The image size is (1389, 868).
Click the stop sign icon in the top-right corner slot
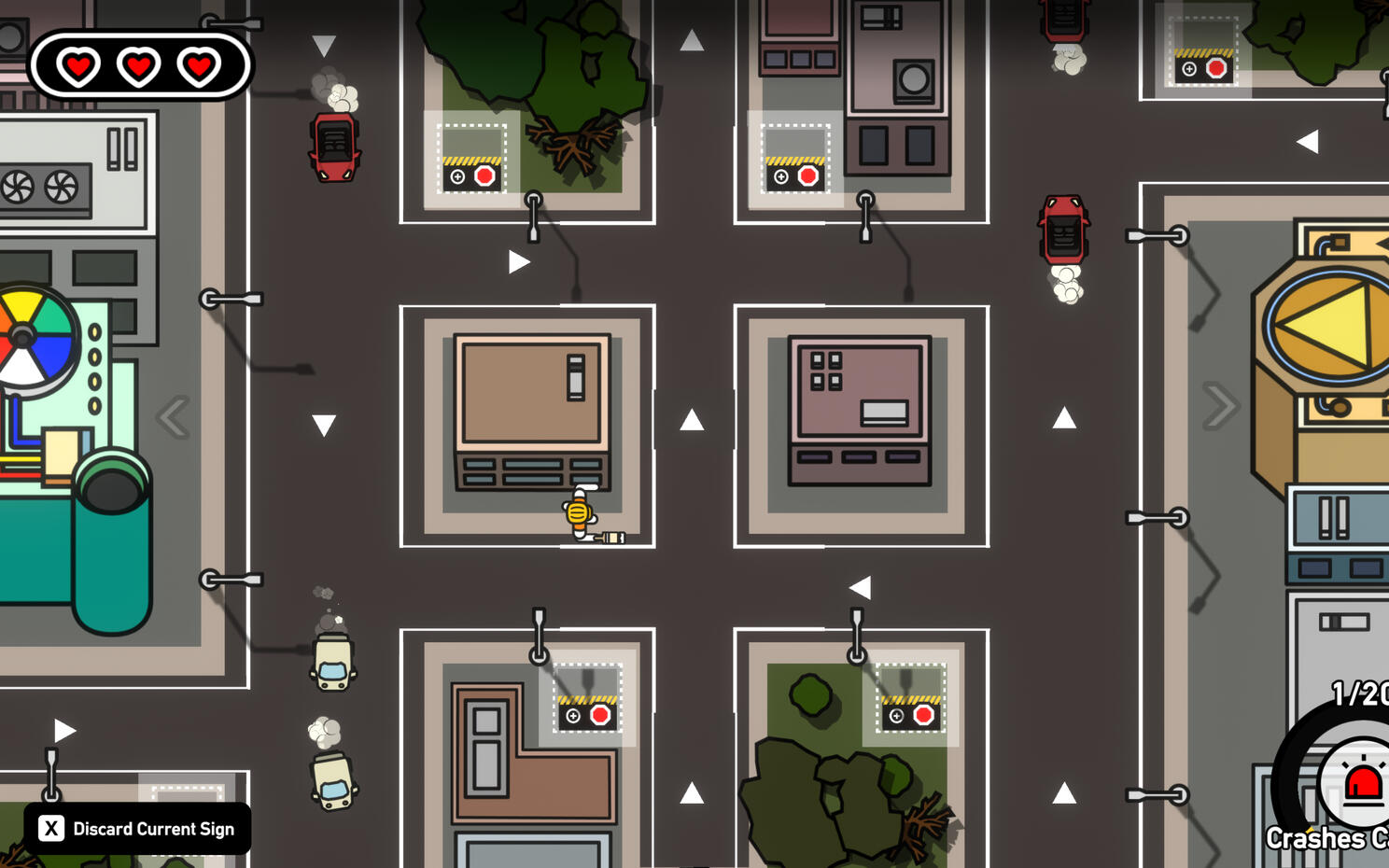1215,66
